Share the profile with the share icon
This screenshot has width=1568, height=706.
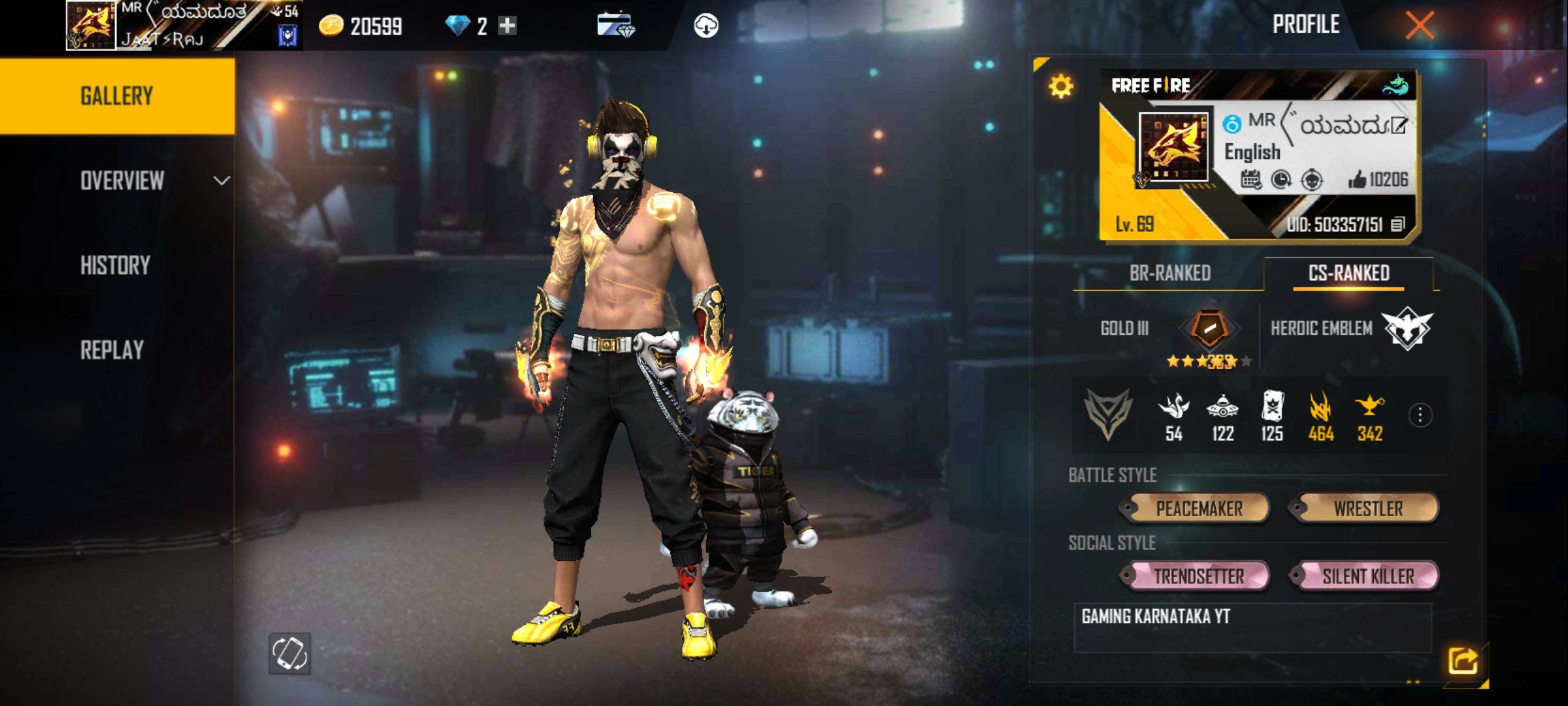click(x=1462, y=660)
